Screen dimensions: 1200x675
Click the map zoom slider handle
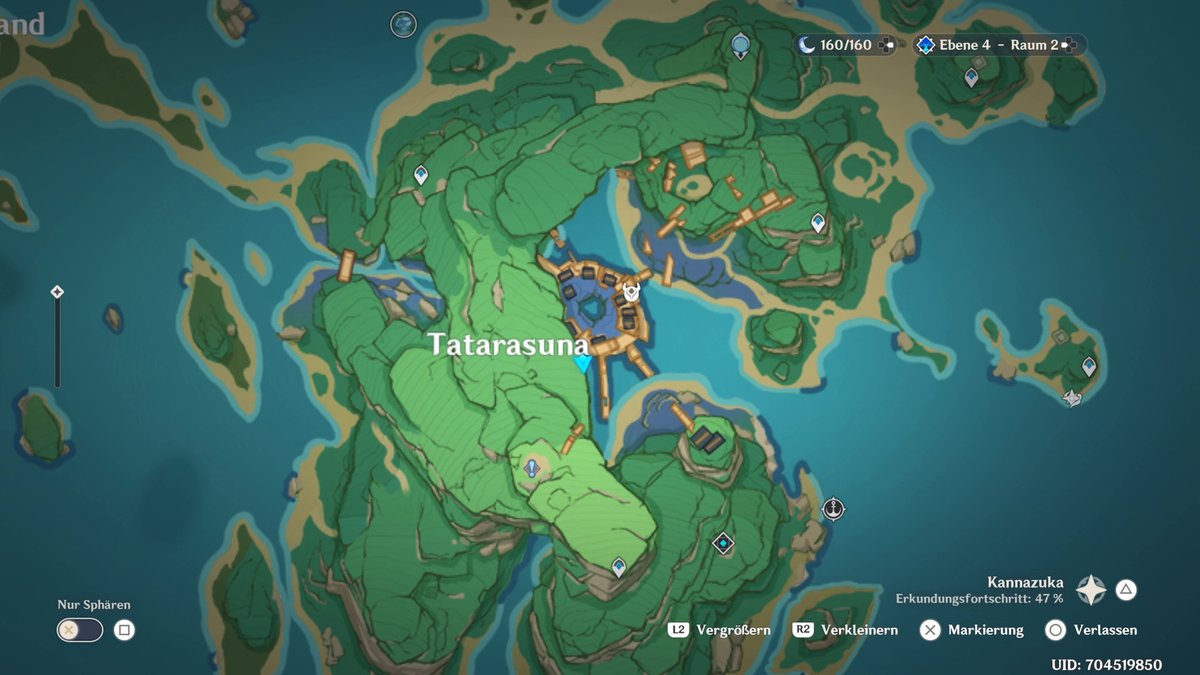point(57,292)
